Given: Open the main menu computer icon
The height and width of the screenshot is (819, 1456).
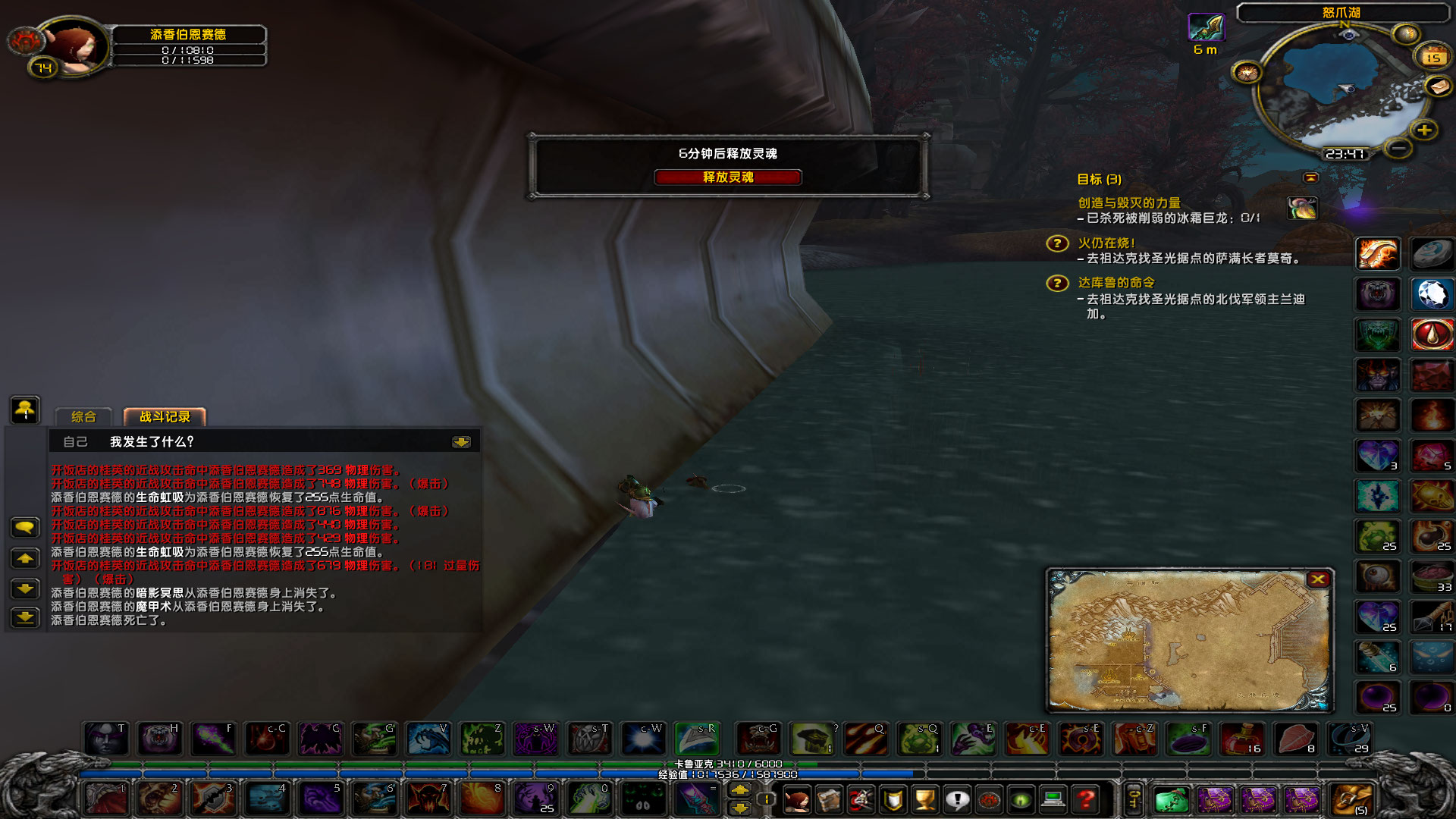Looking at the screenshot, I should [1052, 800].
